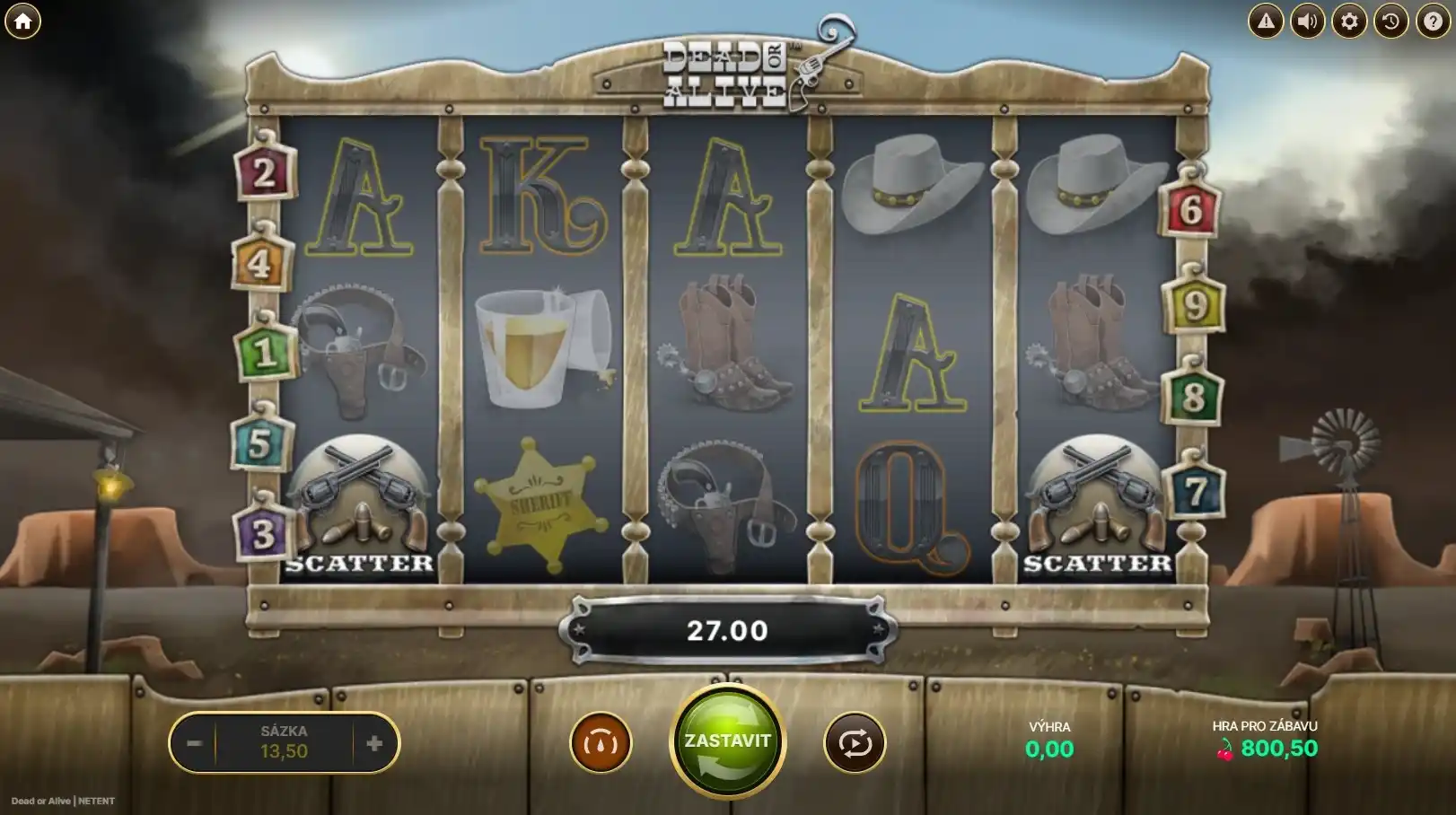This screenshot has width=1456, height=815.
Task: Select payline badge number 4
Action: (x=260, y=263)
